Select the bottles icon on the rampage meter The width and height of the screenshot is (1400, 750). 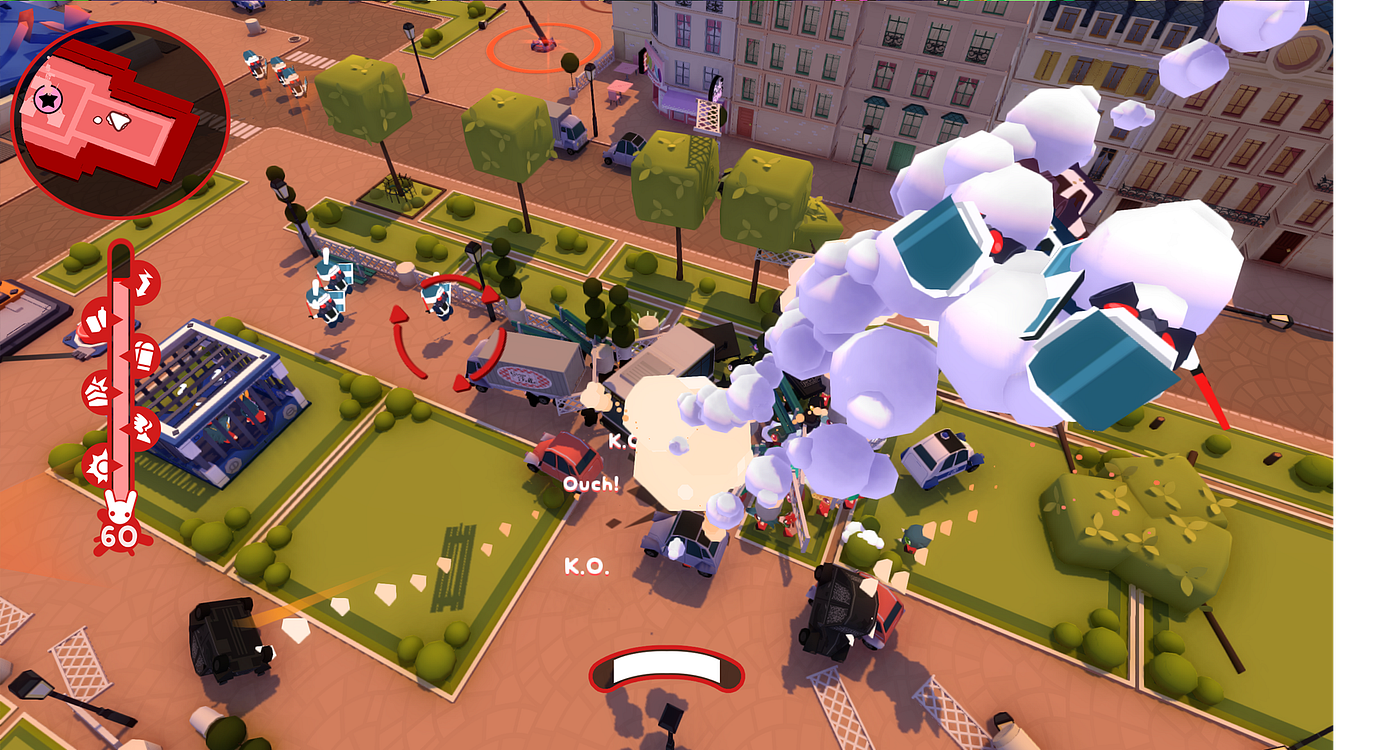pyautogui.click(x=98, y=320)
